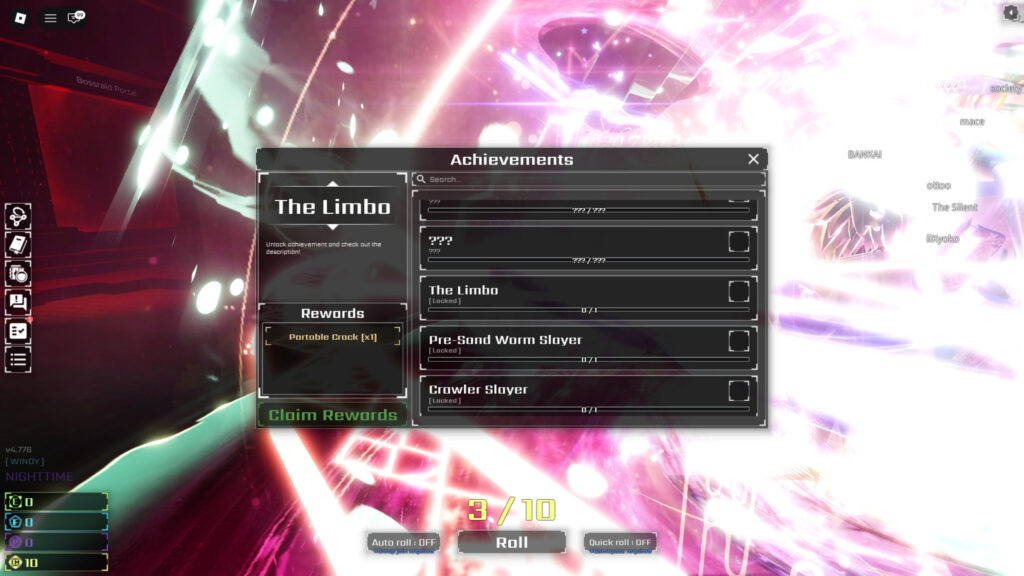The image size is (1024, 576).
Task: Click the achievements search field
Action: pyautogui.click(x=590, y=180)
